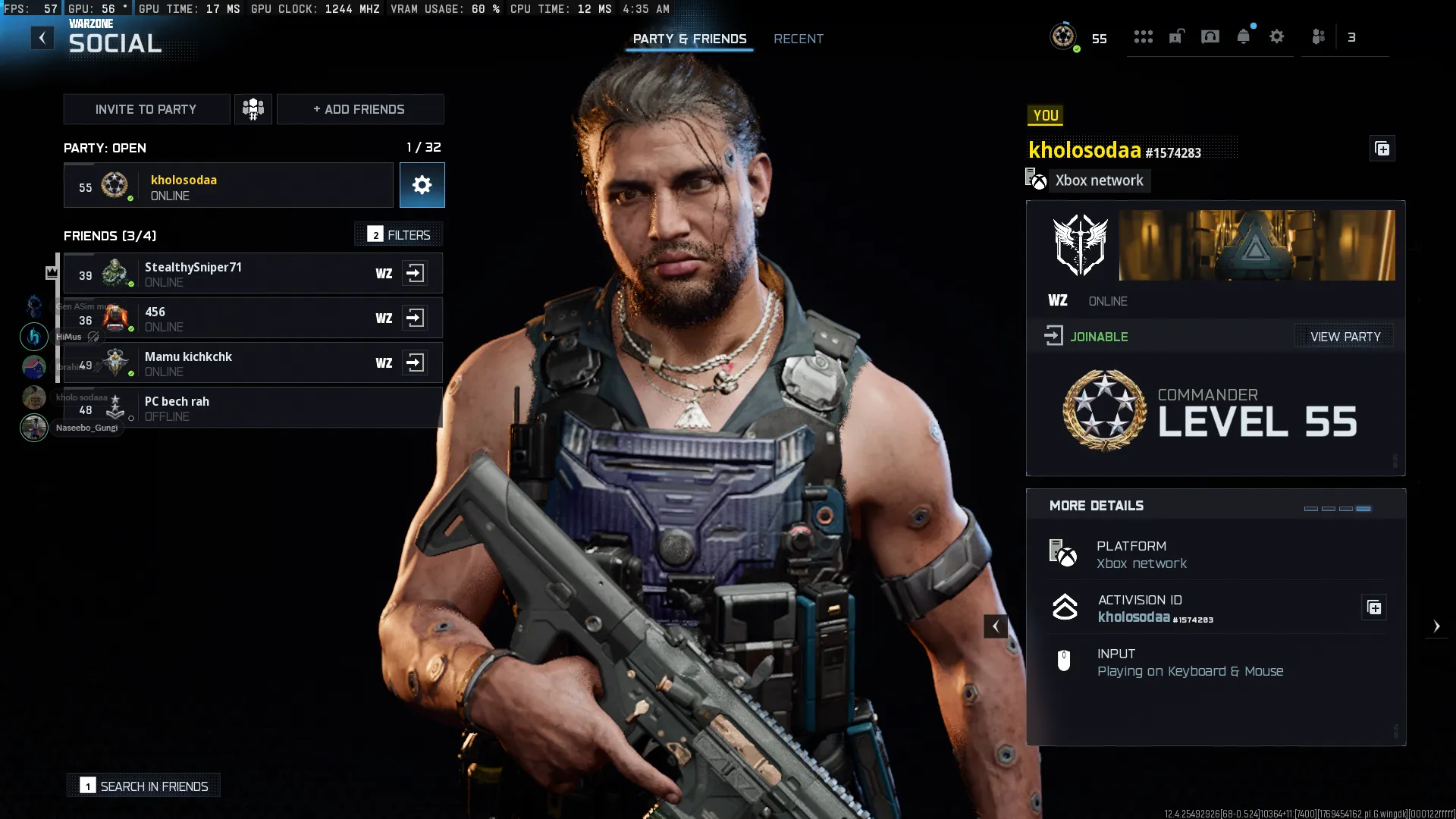This screenshot has height=819, width=1456.
Task: Expand details with the right edge chevron
Action: tap(1438, 626)
